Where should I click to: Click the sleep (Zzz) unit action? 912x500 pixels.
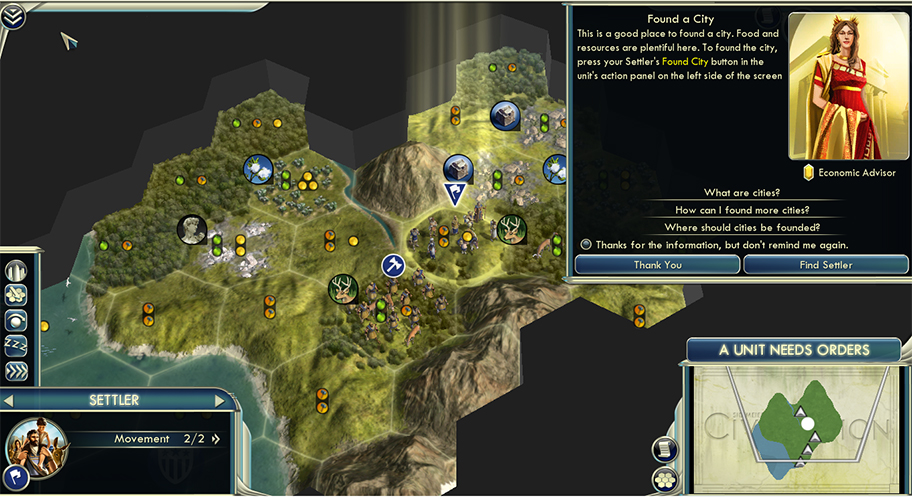16,346
